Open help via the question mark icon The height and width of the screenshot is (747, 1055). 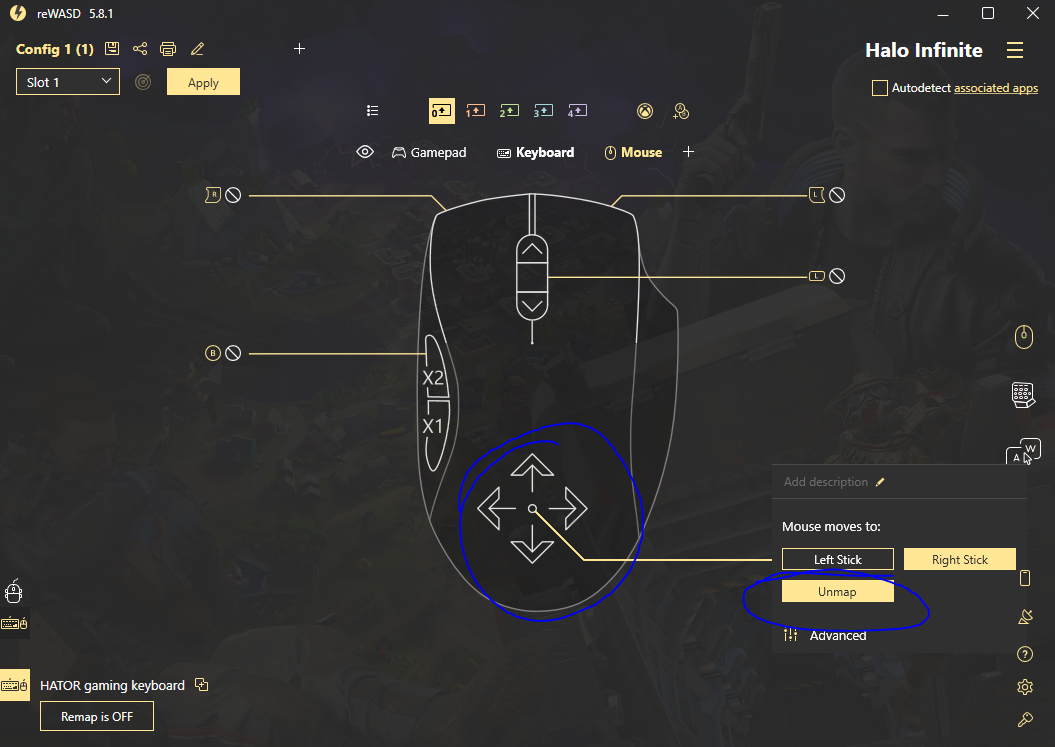pos(1024,654)
